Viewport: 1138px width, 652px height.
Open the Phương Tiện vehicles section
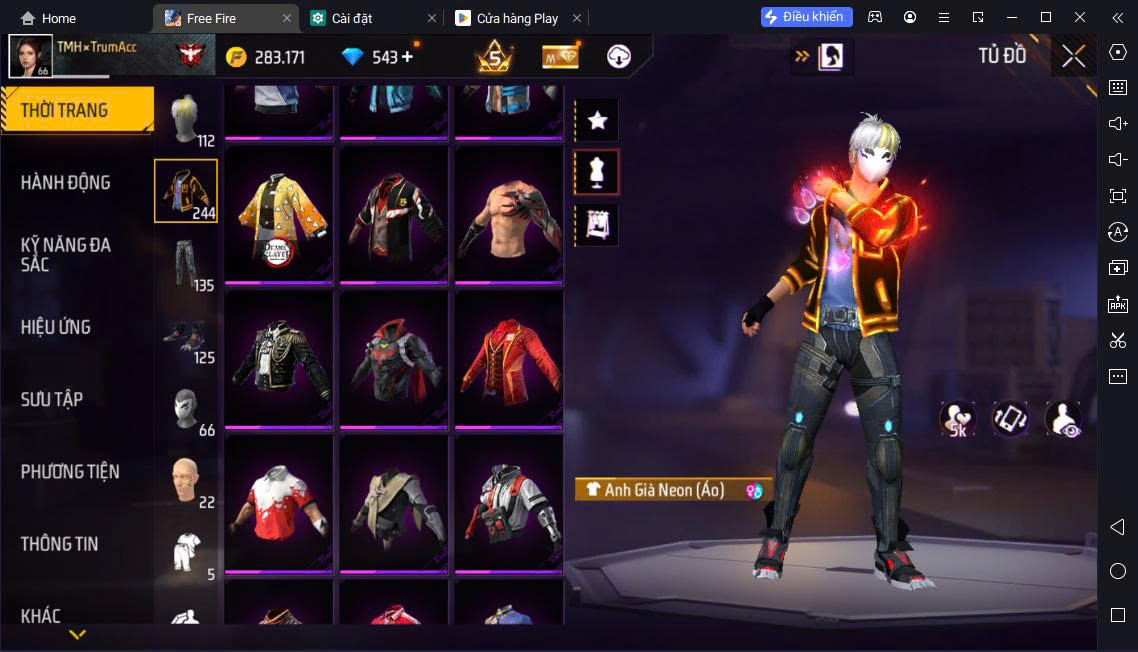pyautogui.click(x=70, y=471)
